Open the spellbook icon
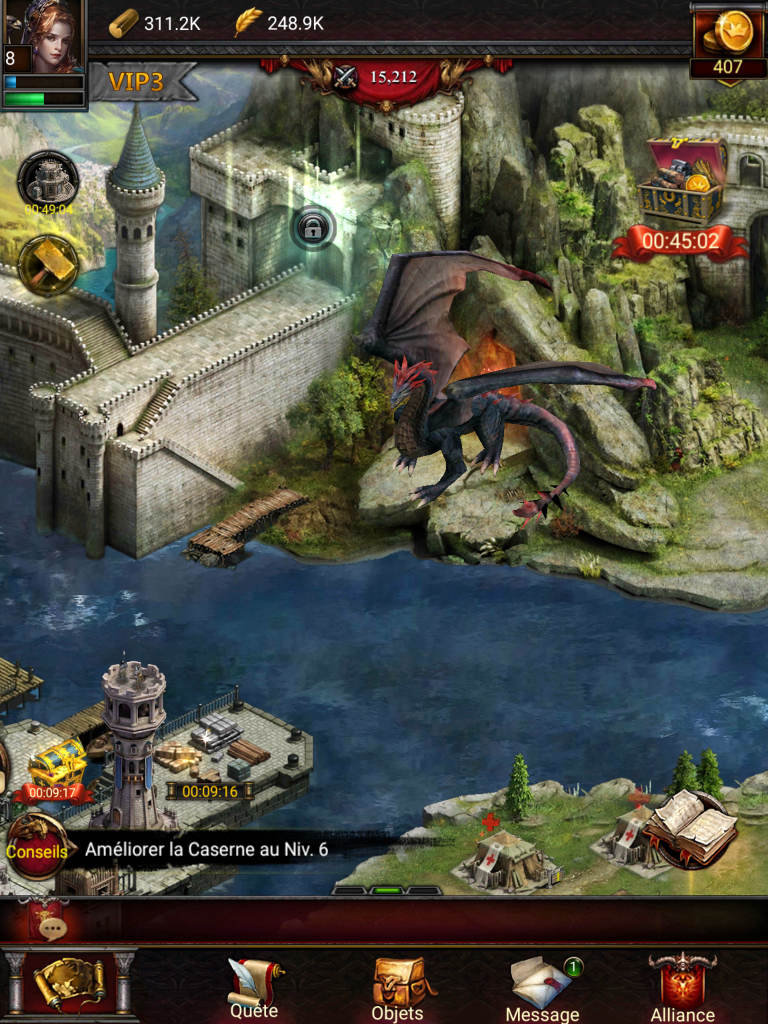Image resolution: width=768 pixels, height=1024 pixels. click(690, 828)
